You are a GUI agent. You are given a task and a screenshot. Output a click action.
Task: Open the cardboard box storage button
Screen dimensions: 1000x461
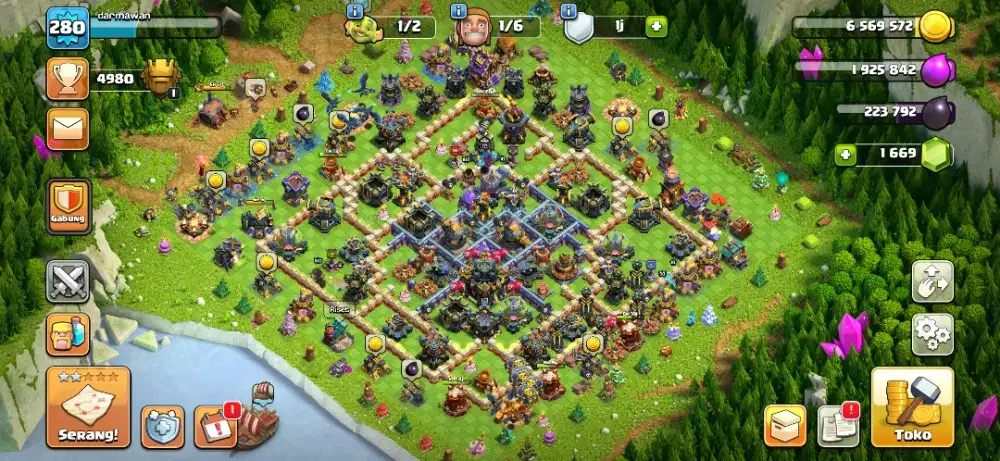(785, 426)
